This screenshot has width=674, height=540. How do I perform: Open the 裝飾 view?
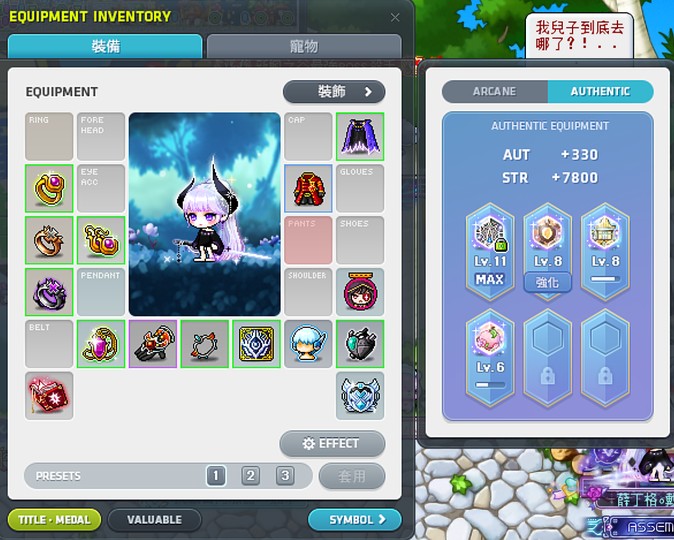[x=334, y=92]
